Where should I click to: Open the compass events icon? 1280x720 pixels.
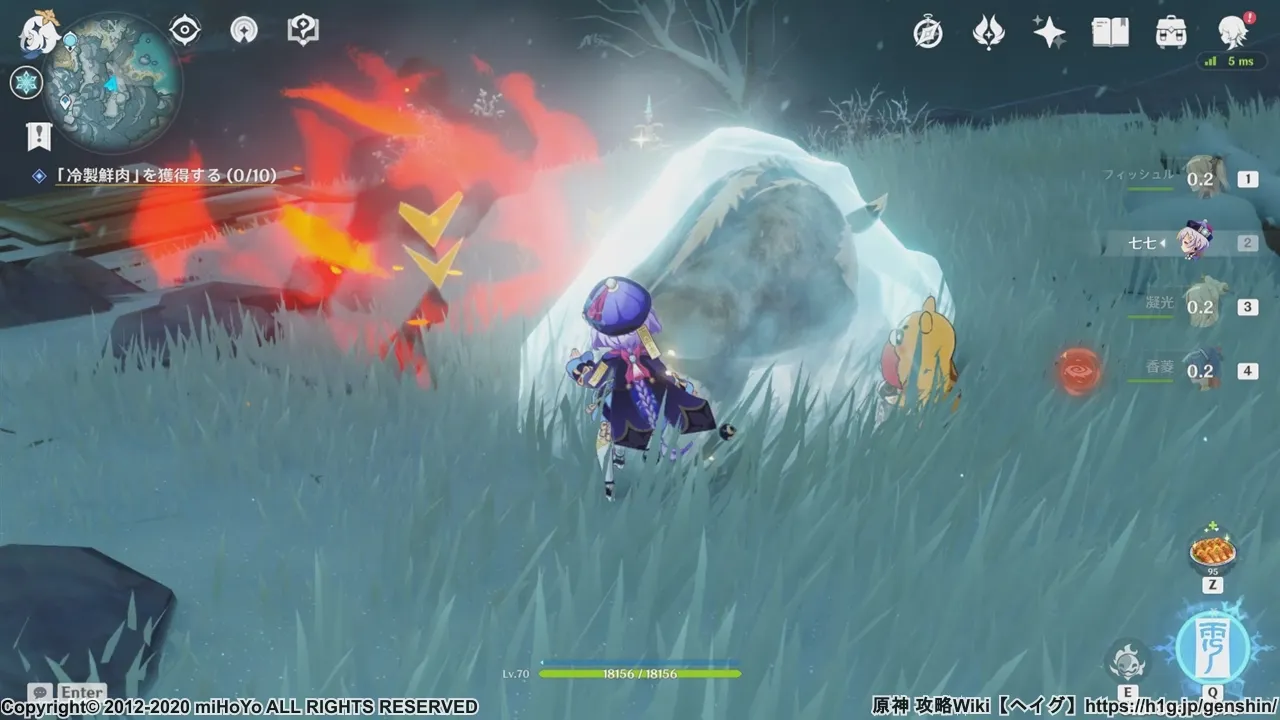(928, 33)
